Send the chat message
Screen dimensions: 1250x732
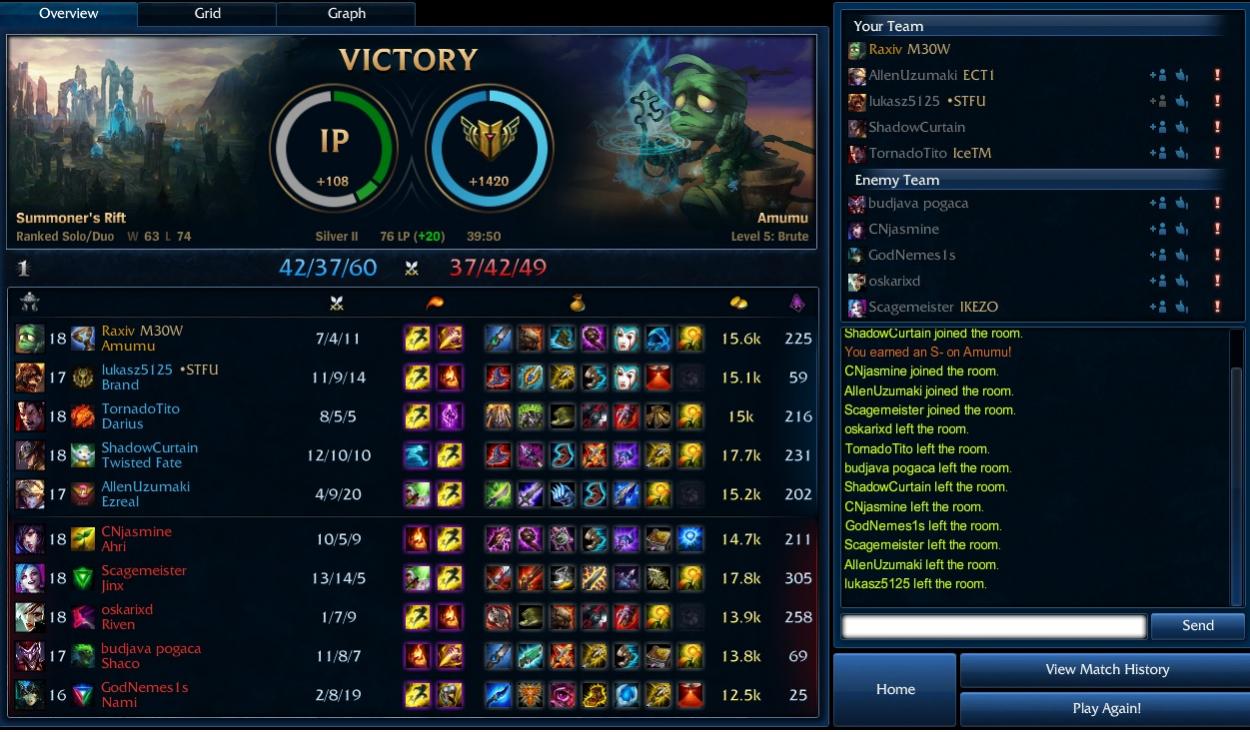coord(1197,626)
